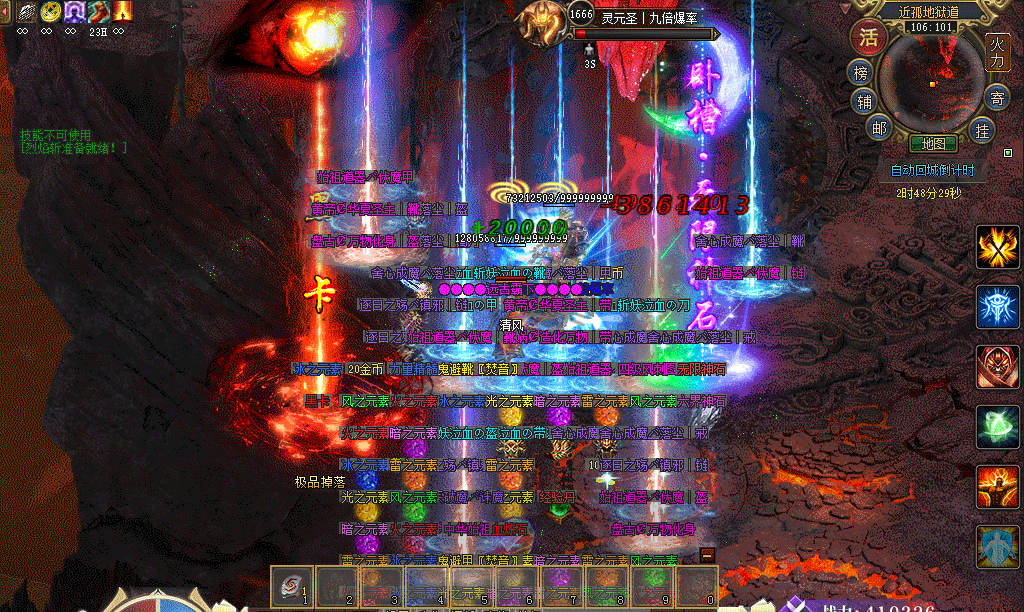Image resolution: width=1024 pixels, height=612 pixels.
Task: Select the gold coin buff icon
Action: pos(50,11)
